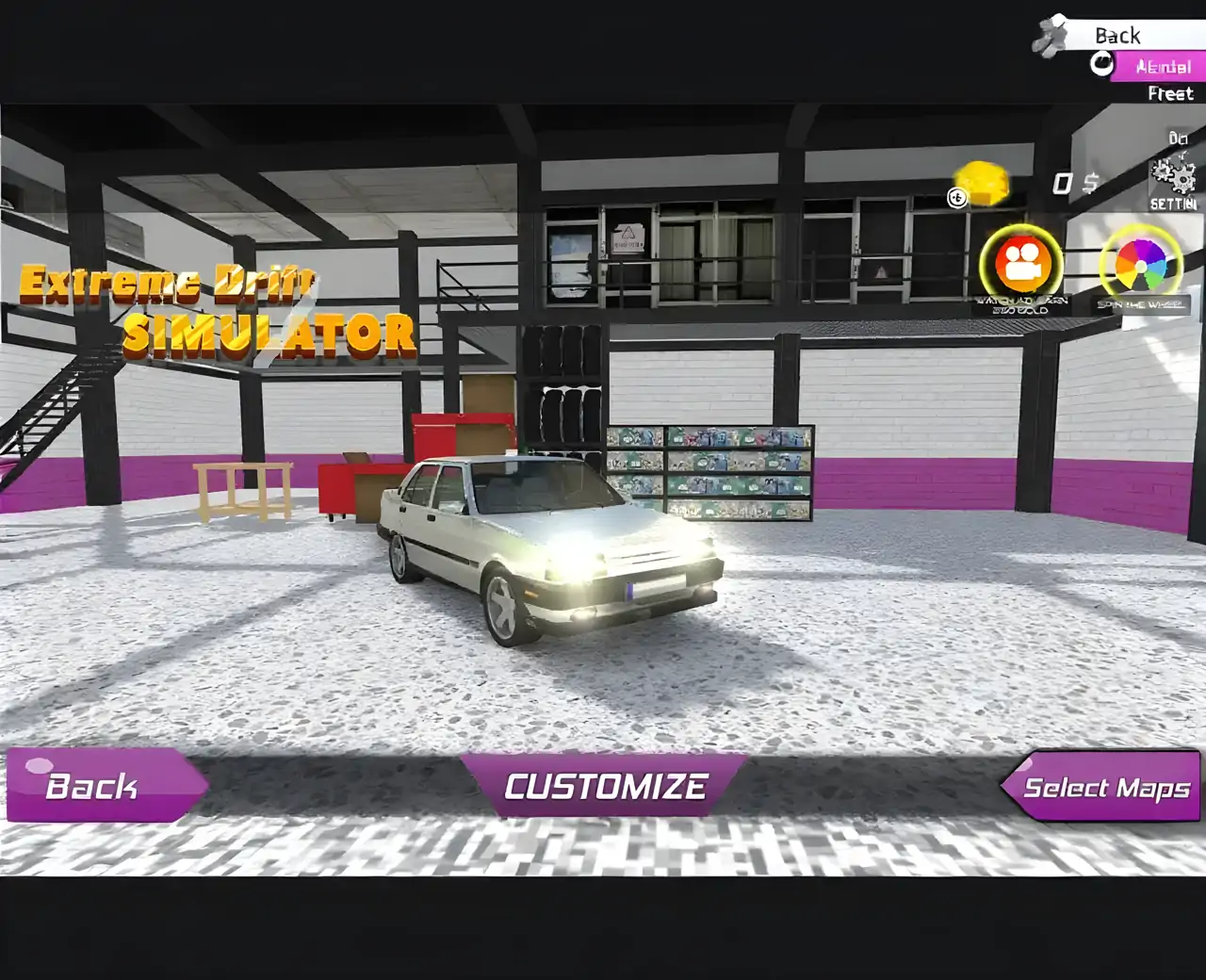Watch an ad via the camera icon
This screenshot has height=980, width=1206.
1021,265
